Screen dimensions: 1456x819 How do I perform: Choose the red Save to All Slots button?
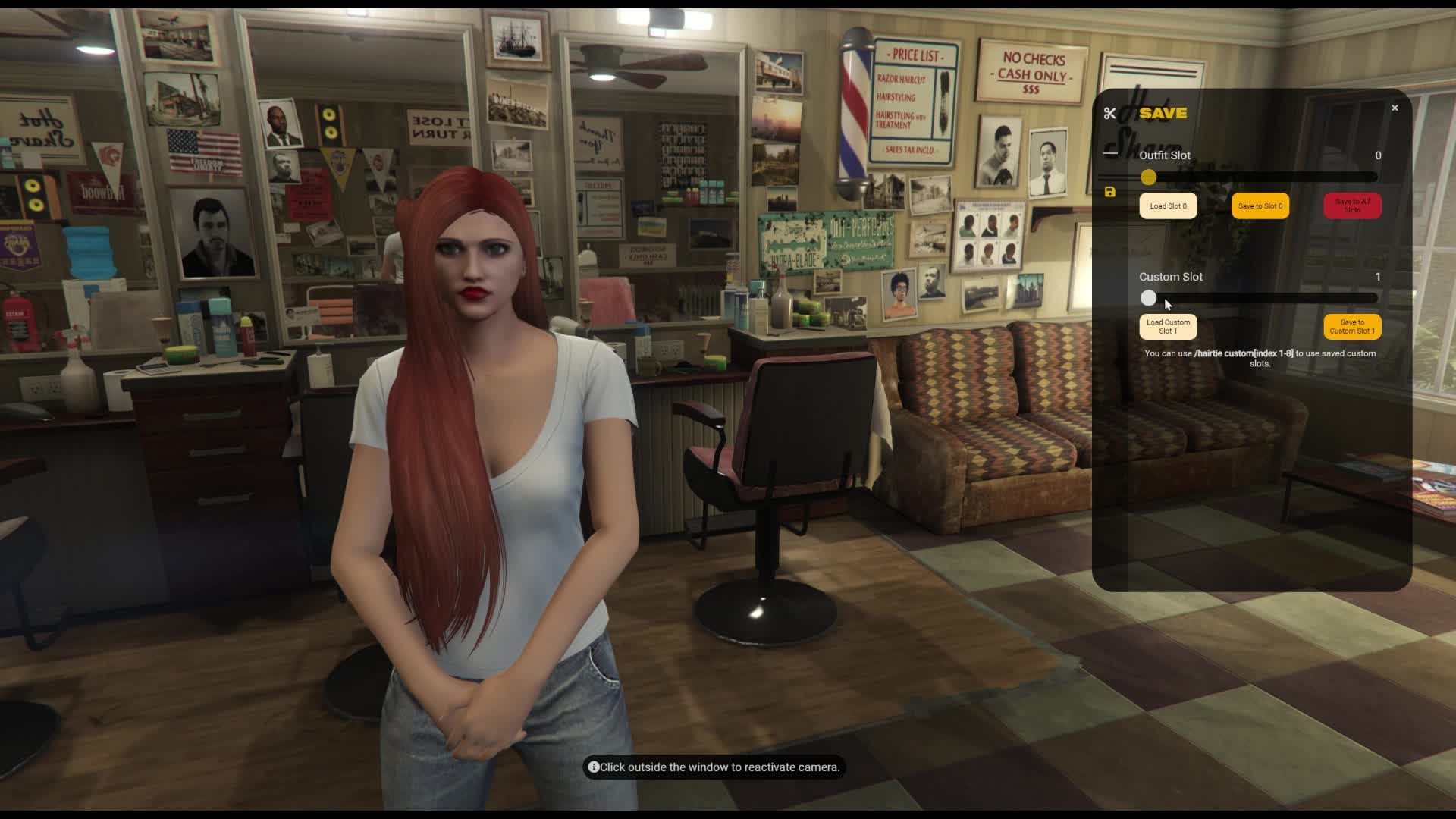tap(1352, 206)
